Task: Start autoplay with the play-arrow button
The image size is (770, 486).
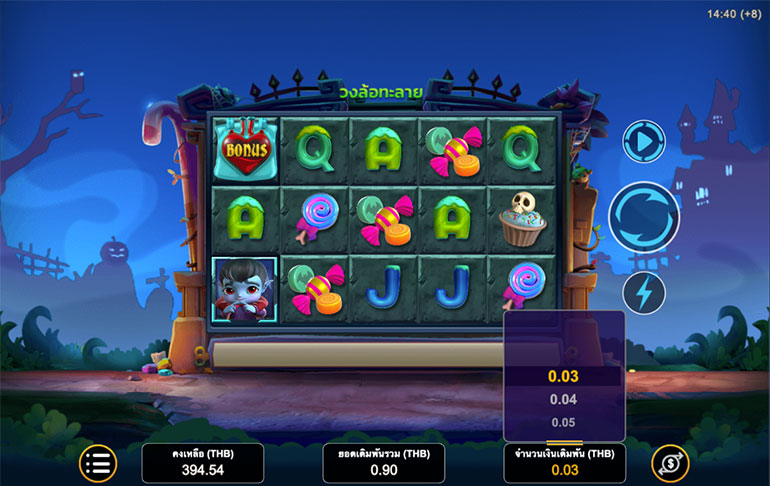Action: click(x=643, y=142)
